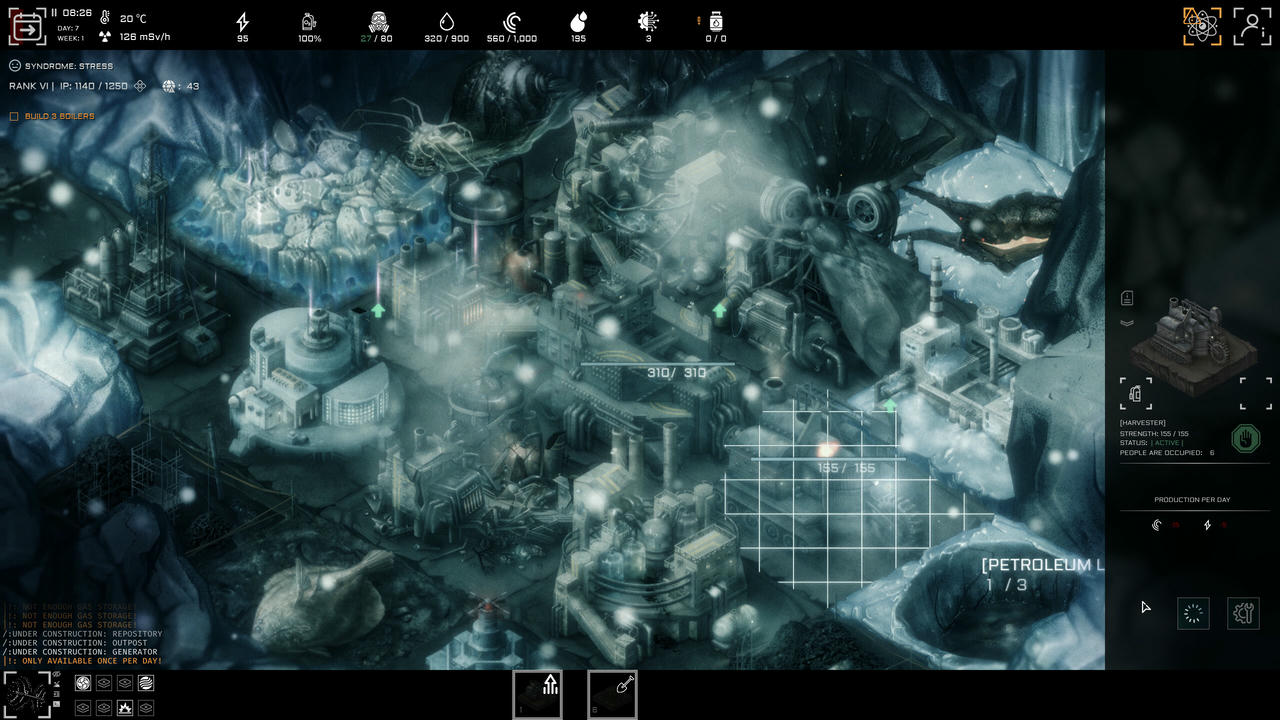Open the atom research icon
The image size is (1280, 720).
click(1202, 26)
